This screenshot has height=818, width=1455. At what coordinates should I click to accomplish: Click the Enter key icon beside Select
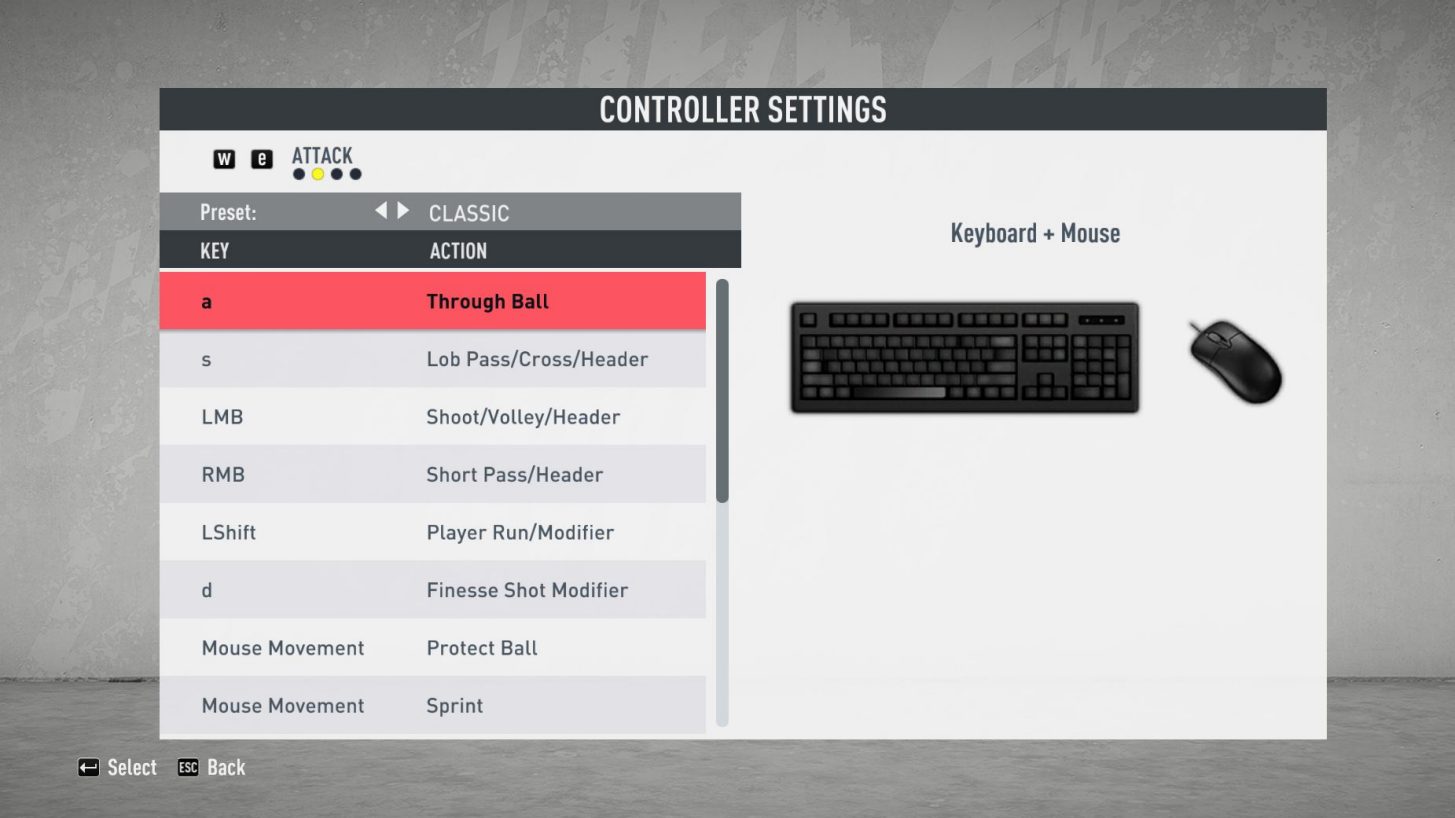(89, 767)
